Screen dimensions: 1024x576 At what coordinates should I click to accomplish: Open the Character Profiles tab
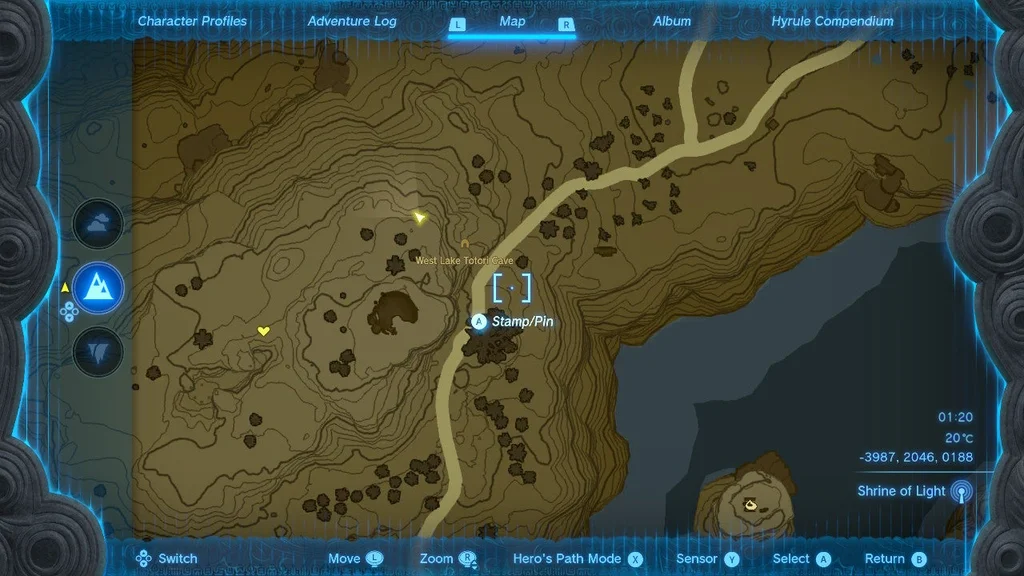(x=192, y=21)
